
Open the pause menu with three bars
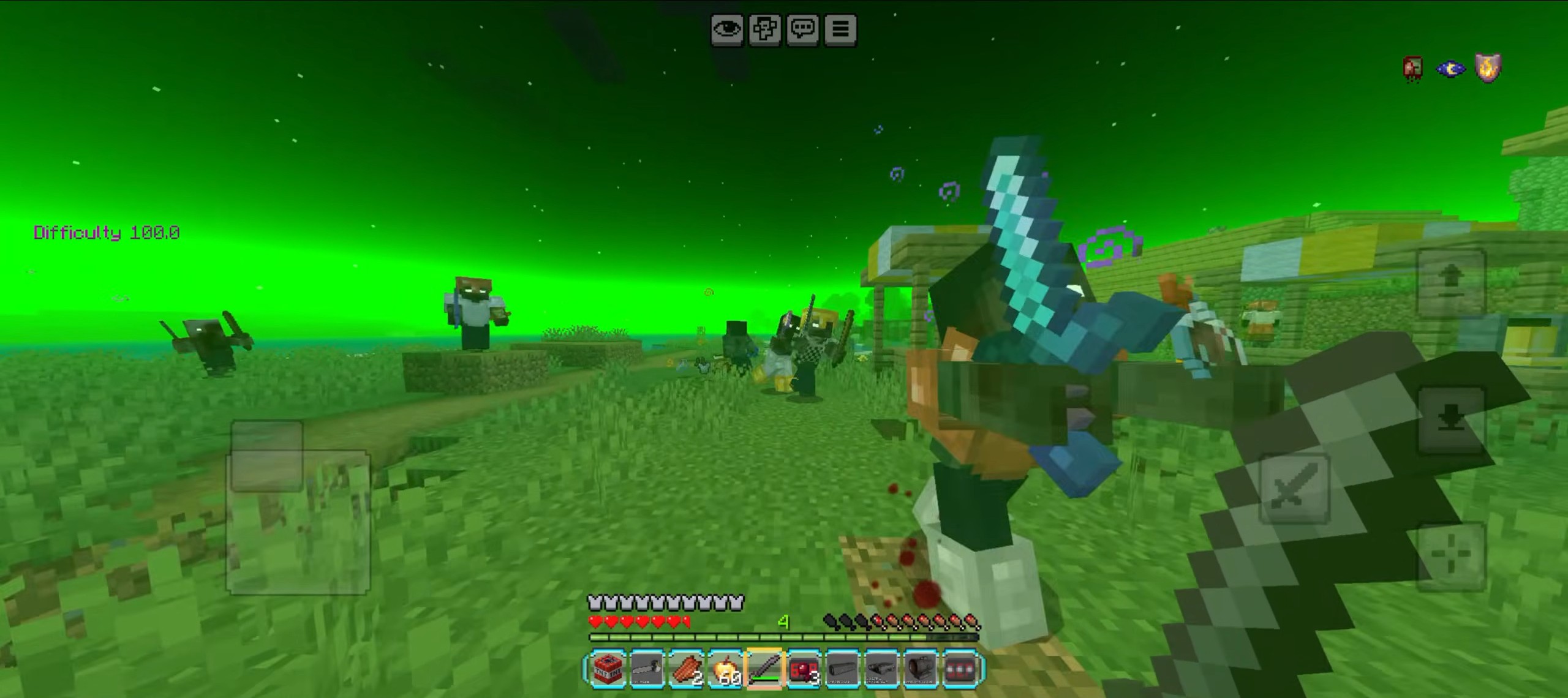(x=840, y=29)
